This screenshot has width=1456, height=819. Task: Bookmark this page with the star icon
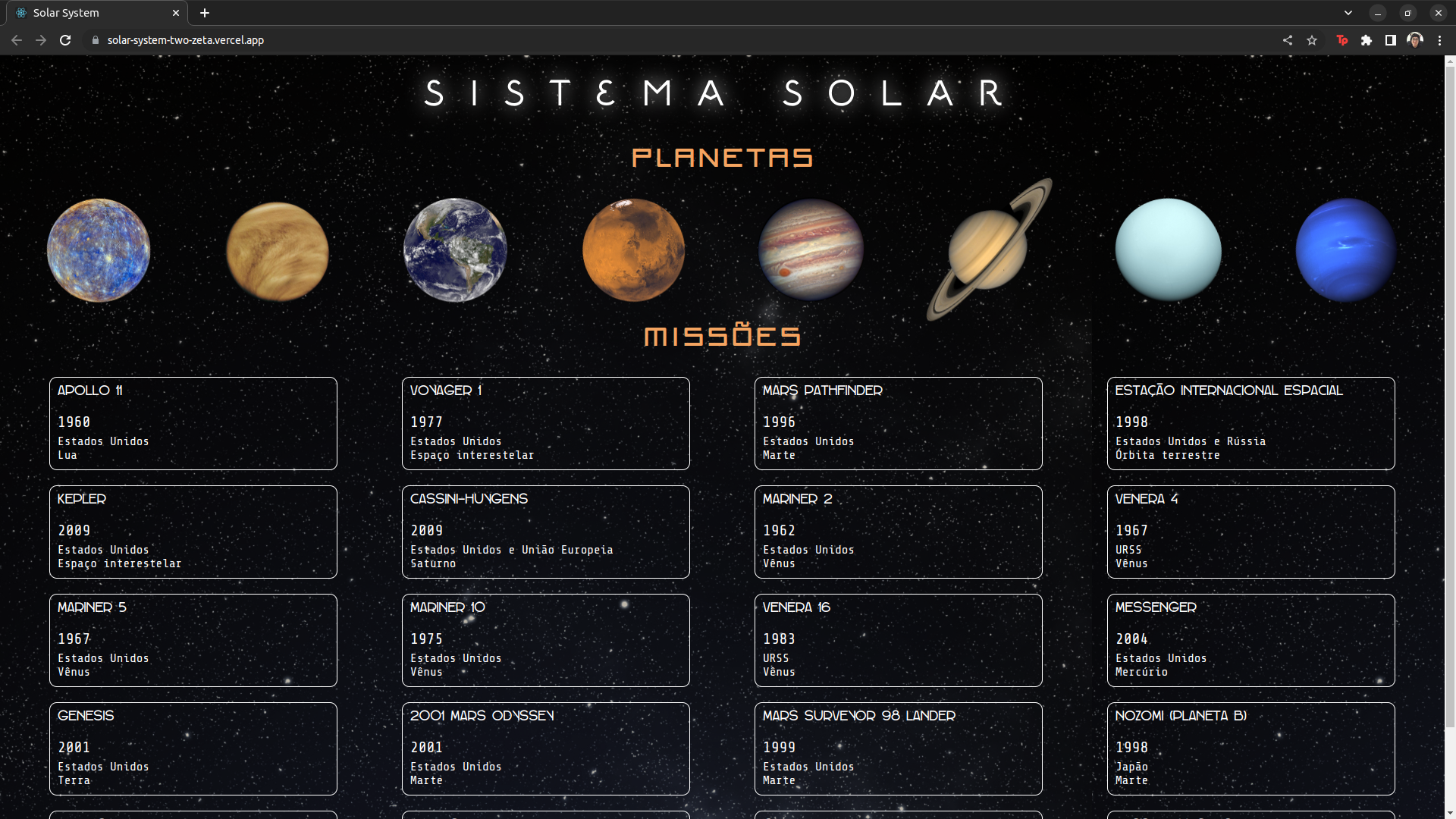(1312, 40)
